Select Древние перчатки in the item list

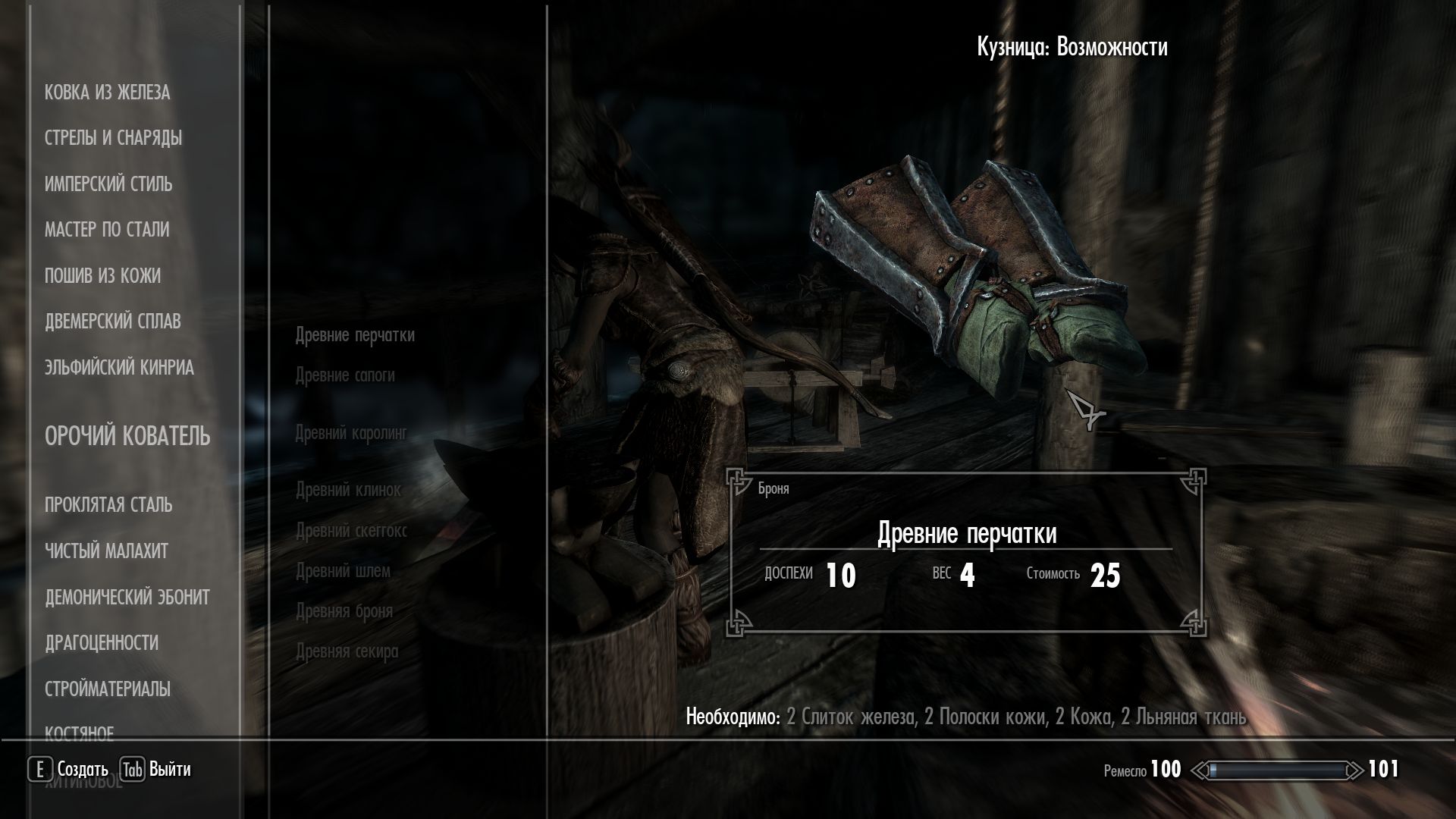click(x=355, y=335)
